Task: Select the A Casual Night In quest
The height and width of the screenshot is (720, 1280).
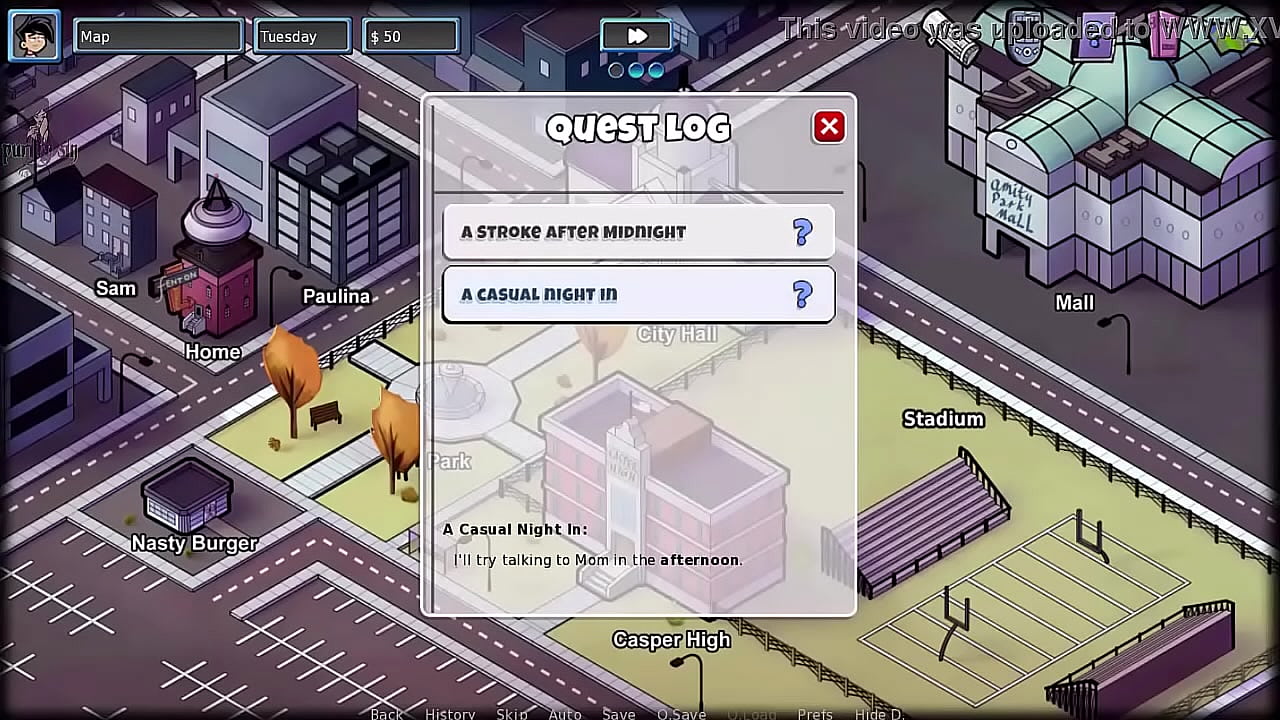Action: (638, 295)
